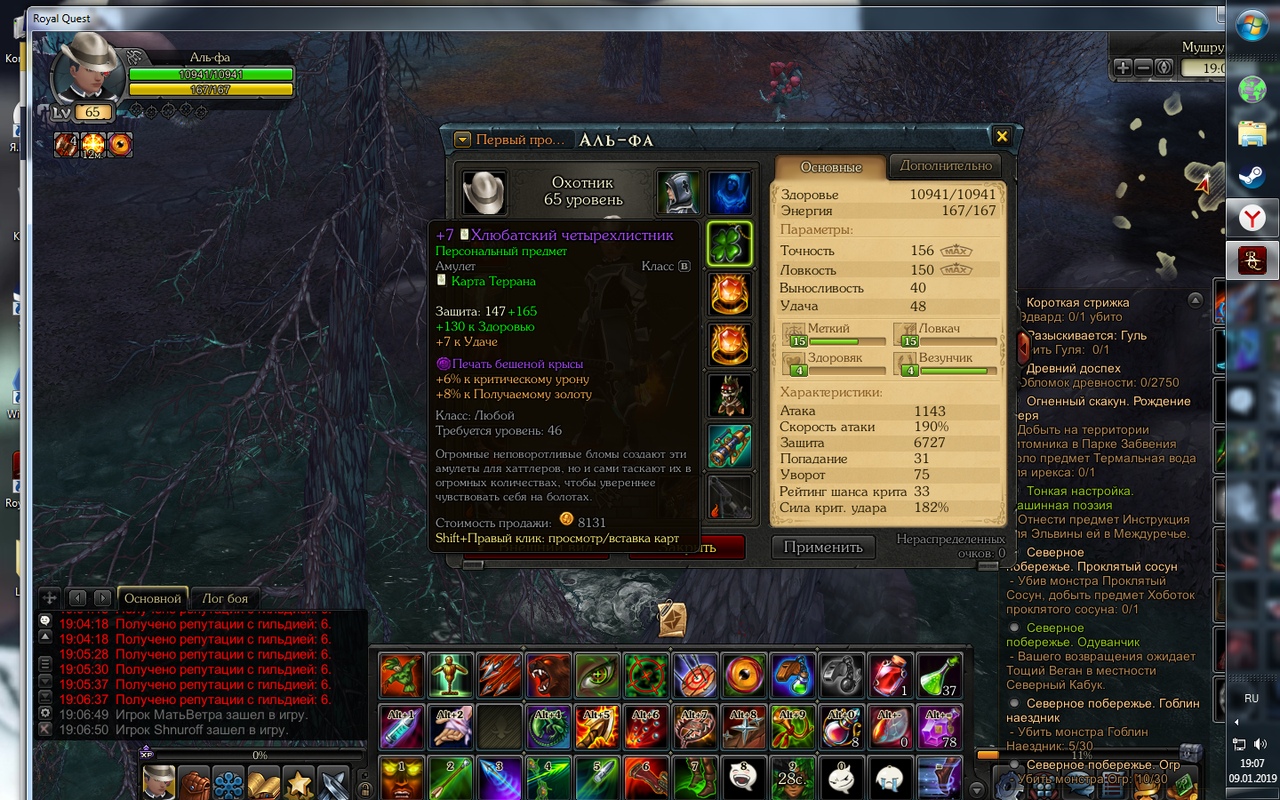Switch to the Лог боя chat tab
1280x800 pixels.
tap(225, 598)
